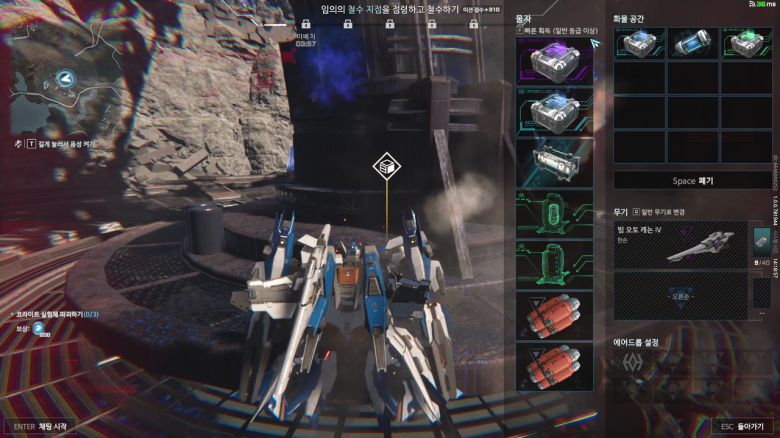The image size is (780, 438).
Task: Select the blue-lit crate in the cargo space
Action: point(638,43)
